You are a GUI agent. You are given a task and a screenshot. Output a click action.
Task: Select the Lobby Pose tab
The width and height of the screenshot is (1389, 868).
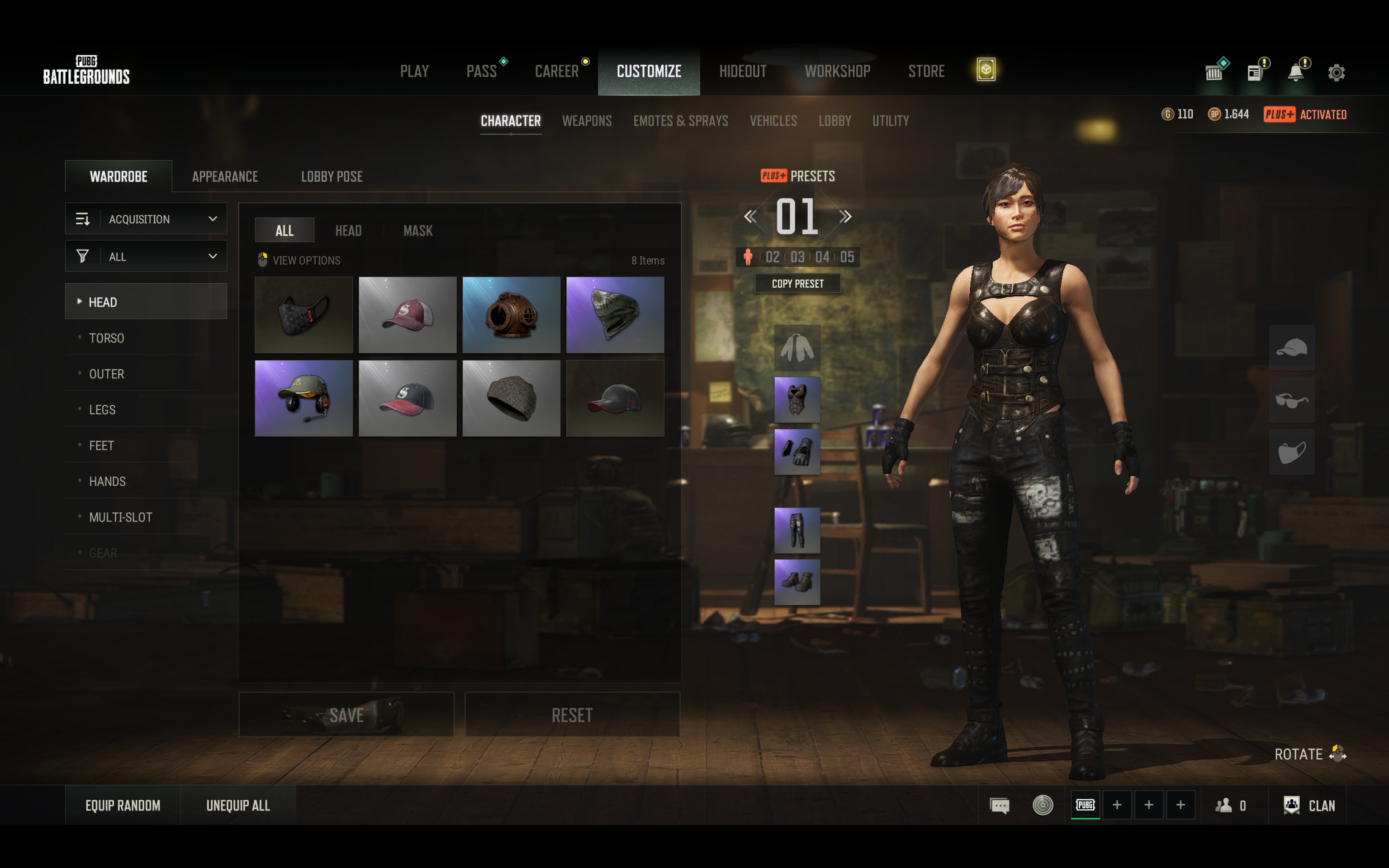click(332, 176)
